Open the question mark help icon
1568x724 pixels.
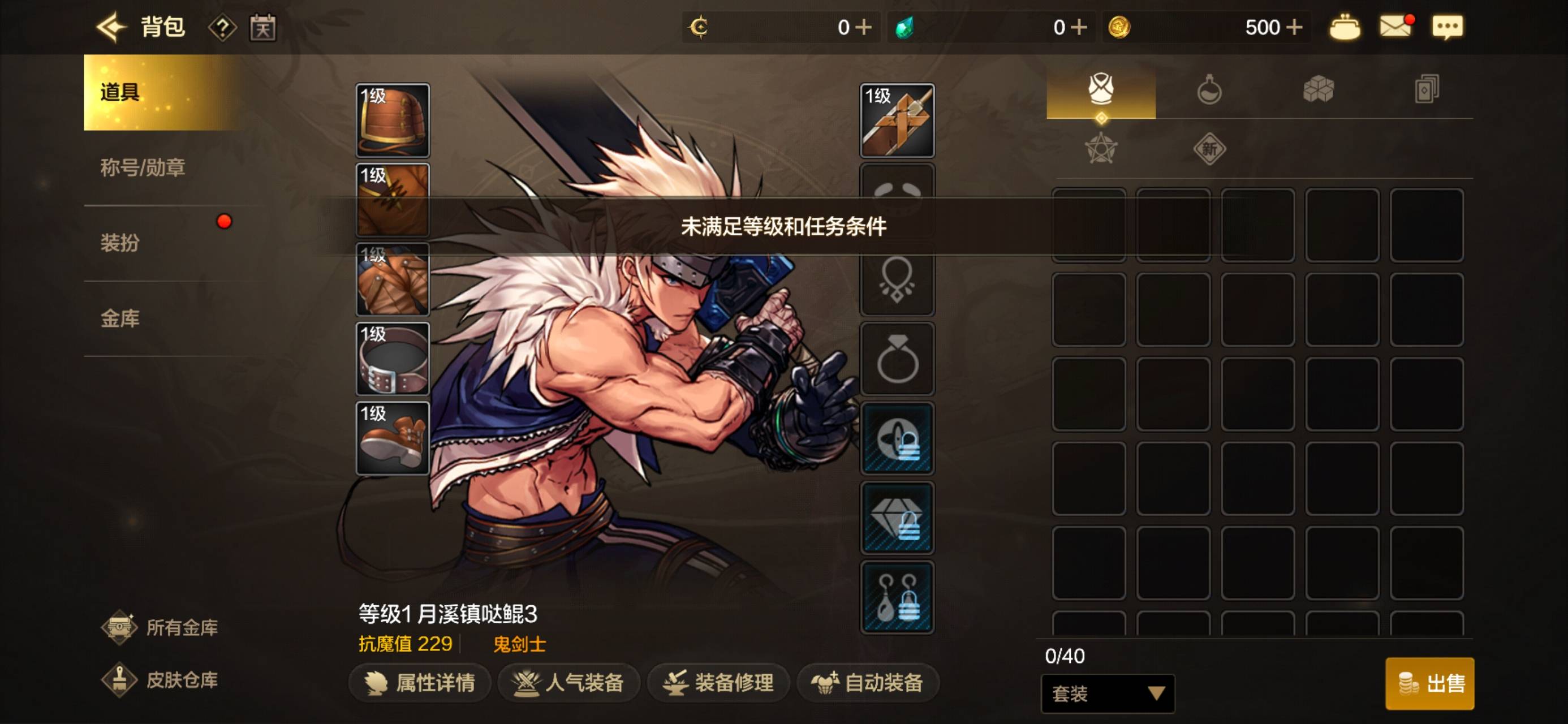222,27
